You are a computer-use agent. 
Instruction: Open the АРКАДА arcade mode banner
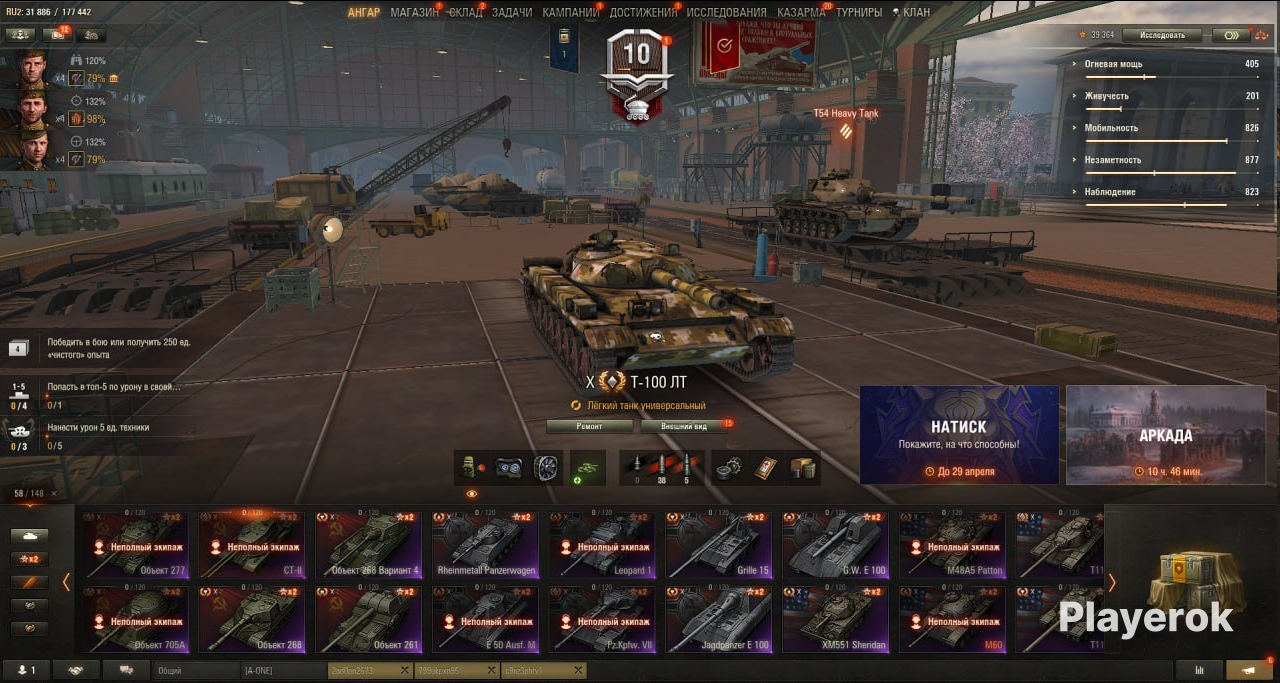coord(1165,435)
